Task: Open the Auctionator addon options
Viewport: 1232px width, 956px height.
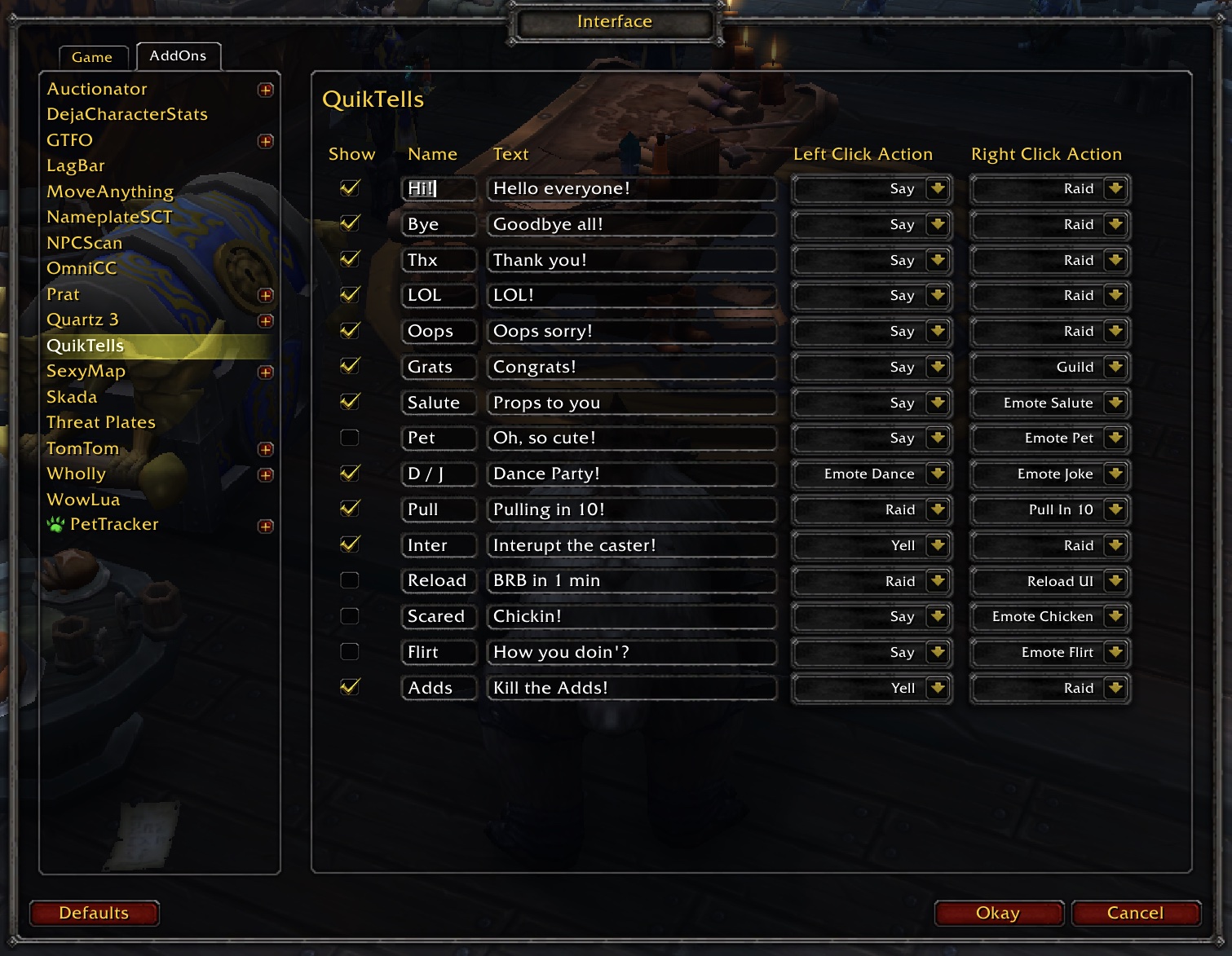Action: pos(97,89)
